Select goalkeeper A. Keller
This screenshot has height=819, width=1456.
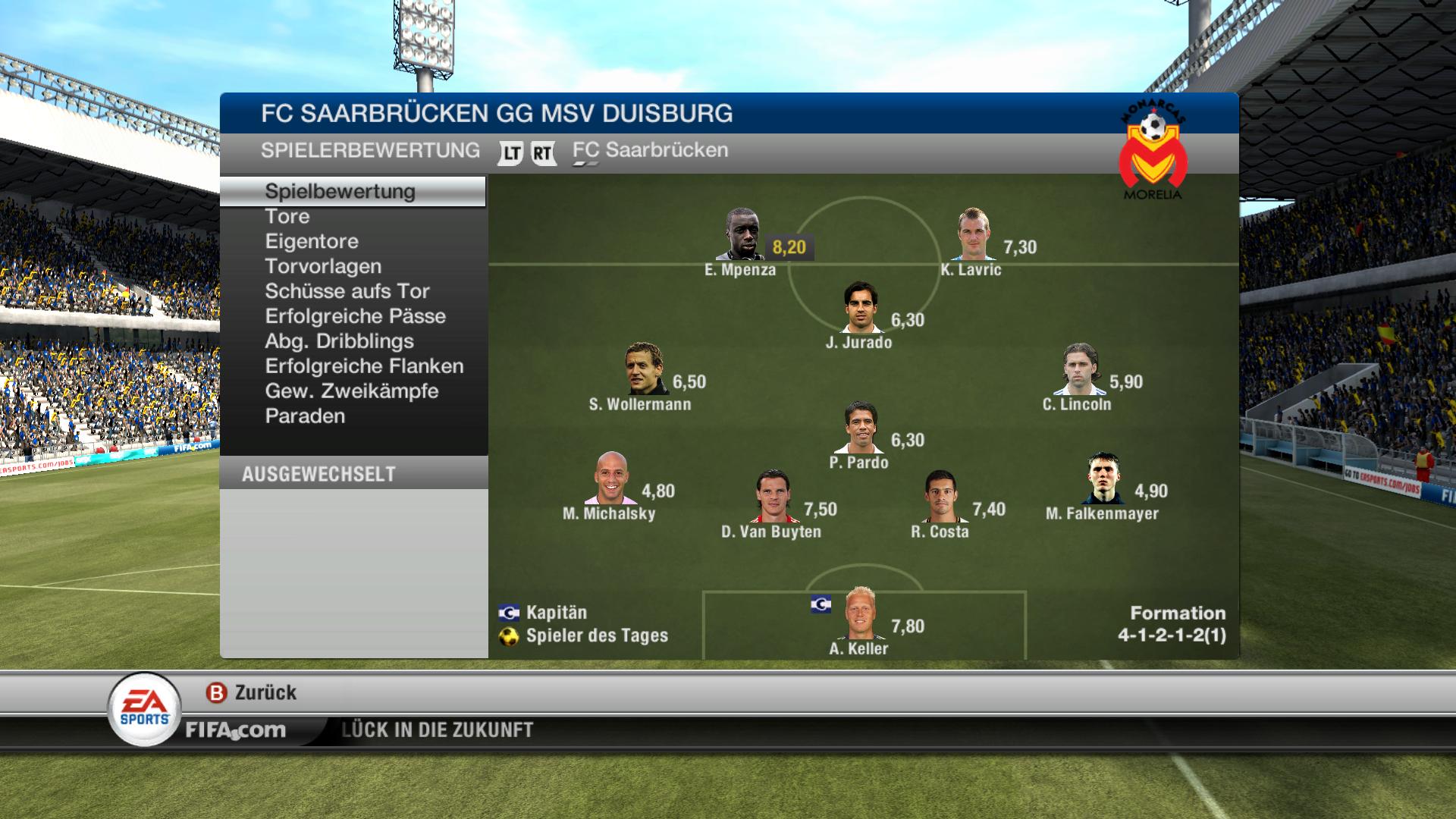(860, 614)
